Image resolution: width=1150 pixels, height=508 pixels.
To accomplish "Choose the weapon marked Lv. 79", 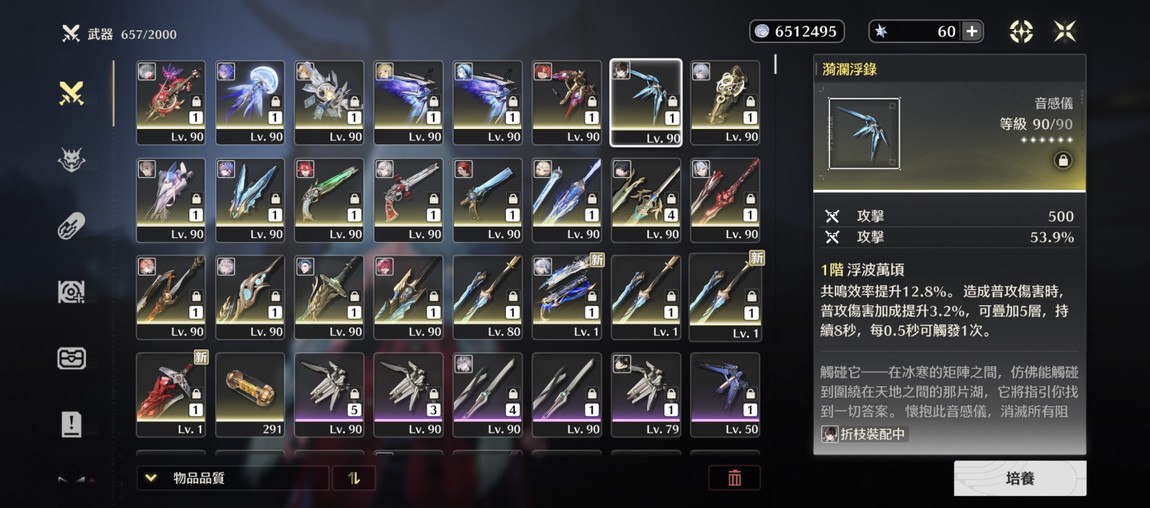I will click(x=646, y=394).
